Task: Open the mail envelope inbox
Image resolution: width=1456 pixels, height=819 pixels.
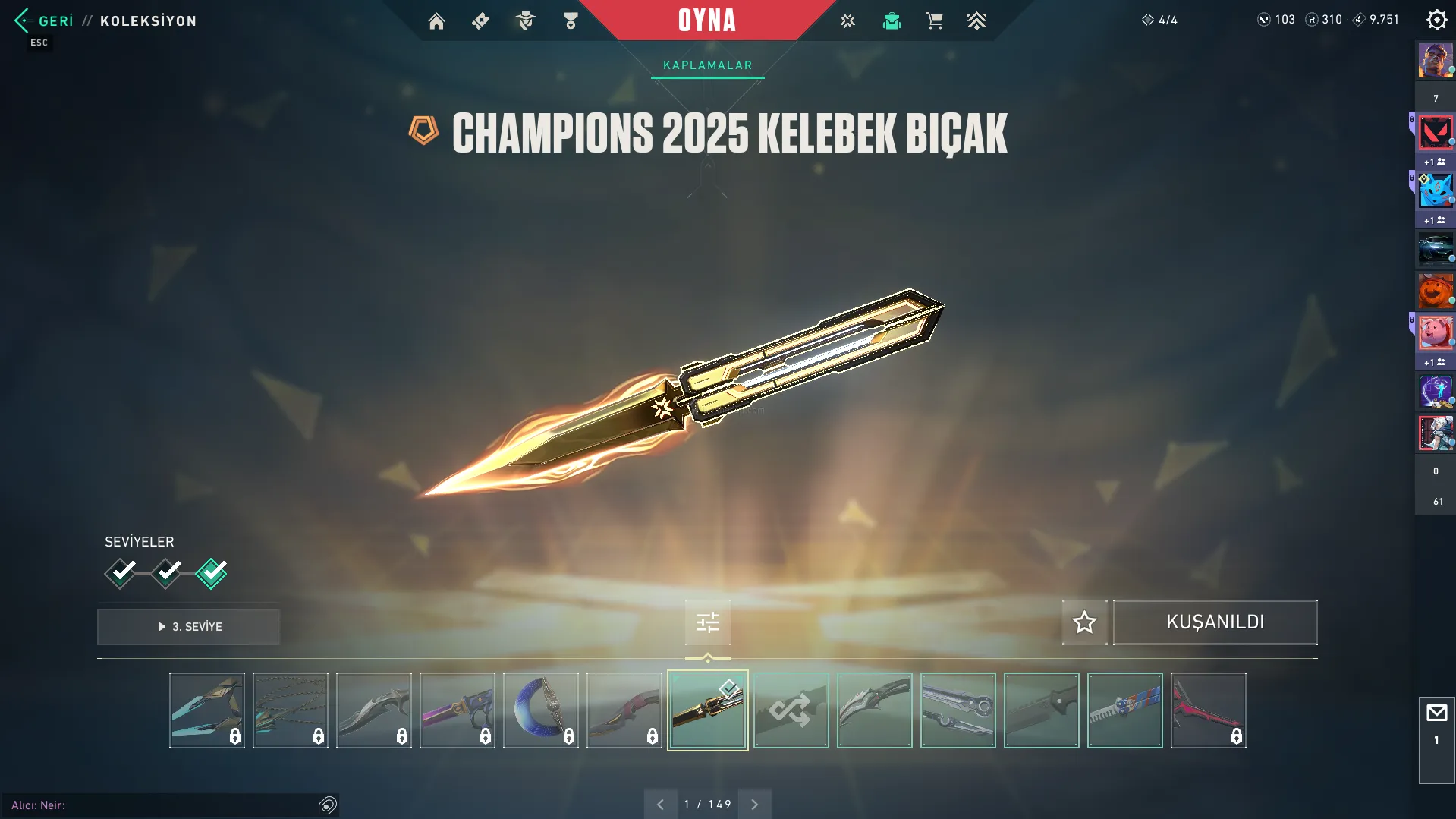Action: (1436, 713)
